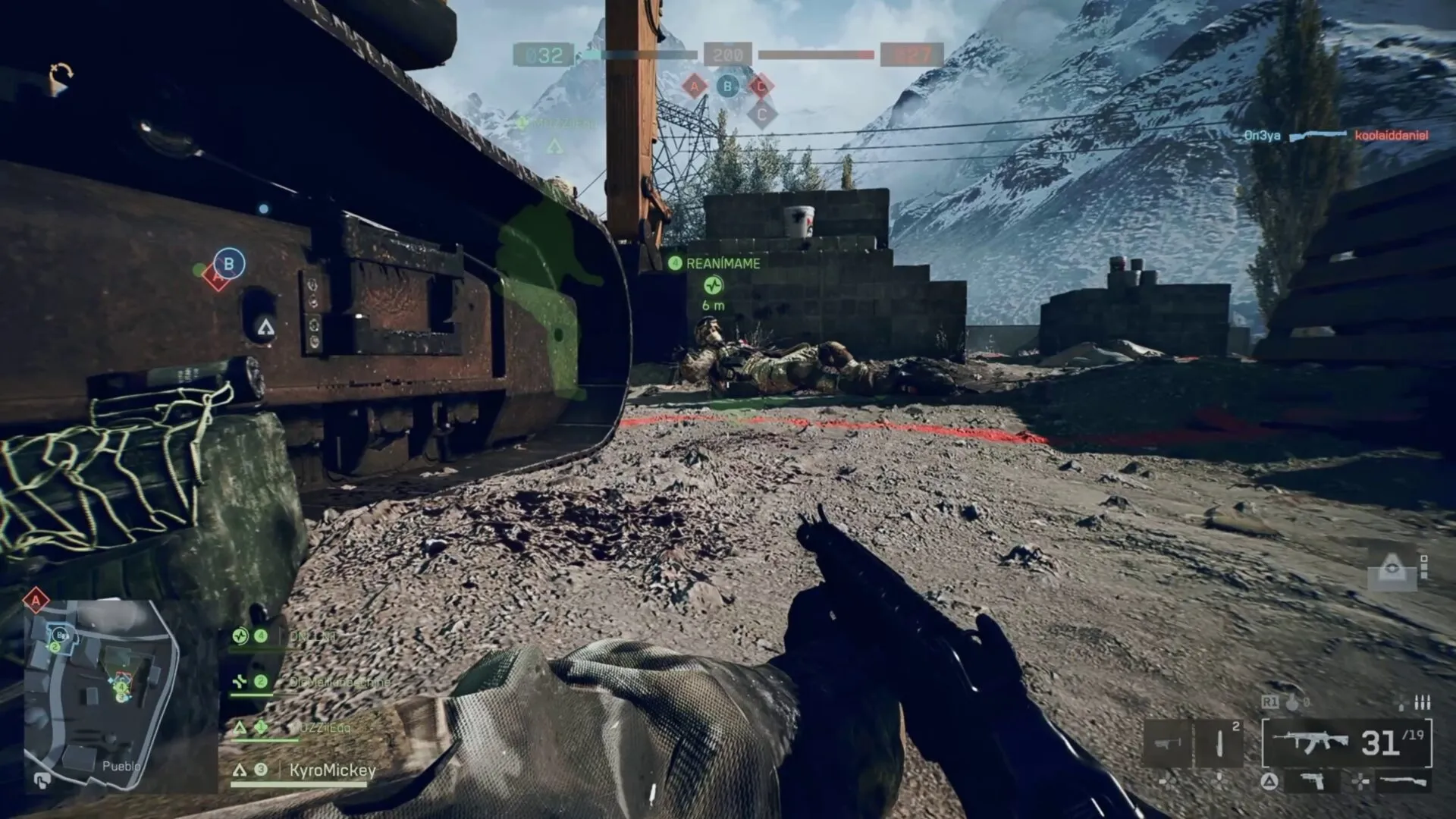This screenshot has height=819, width=1456.
Task: Toggle the blue objective B marker
Action: click(228, 263)
